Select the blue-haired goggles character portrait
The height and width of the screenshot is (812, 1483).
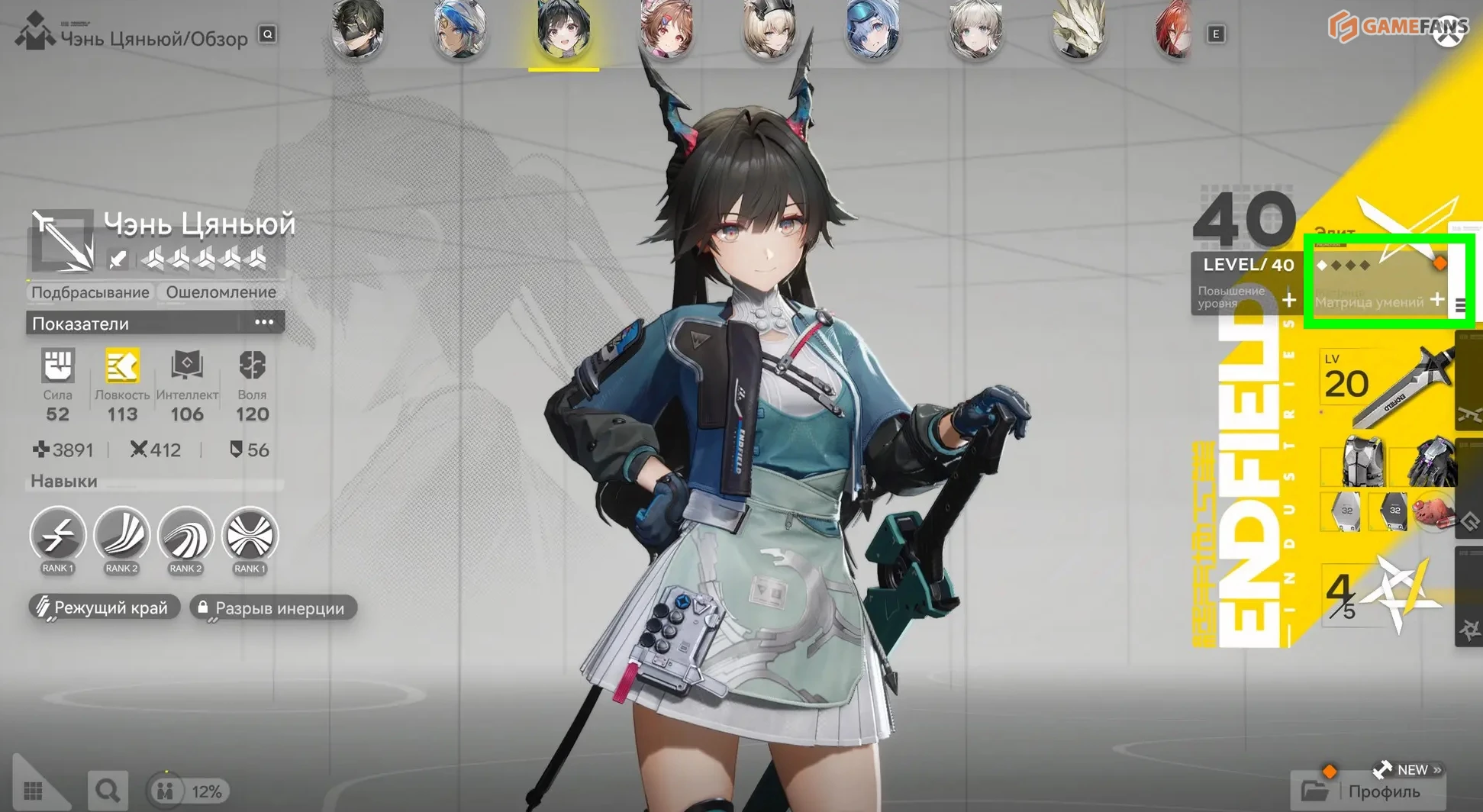[x=872, y=31]
